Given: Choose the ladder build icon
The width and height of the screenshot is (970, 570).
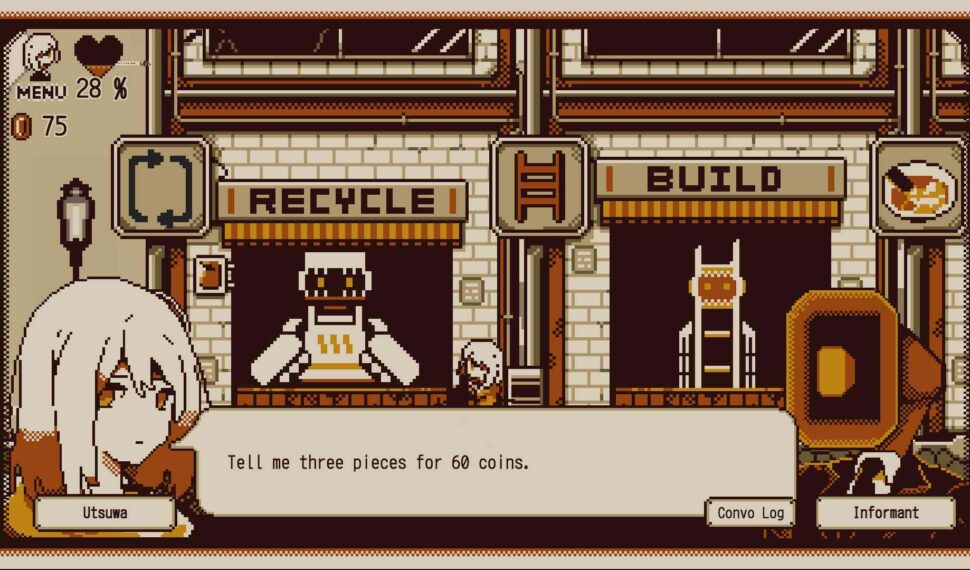Looking at the screenshot, I should (540, 186).
